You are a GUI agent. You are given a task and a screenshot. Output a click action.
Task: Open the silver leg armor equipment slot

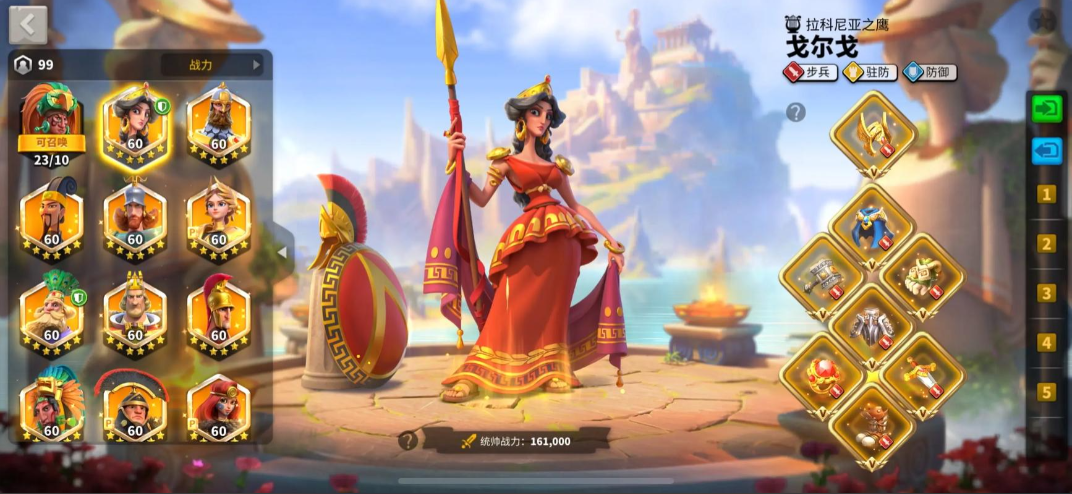pos(873,325)
